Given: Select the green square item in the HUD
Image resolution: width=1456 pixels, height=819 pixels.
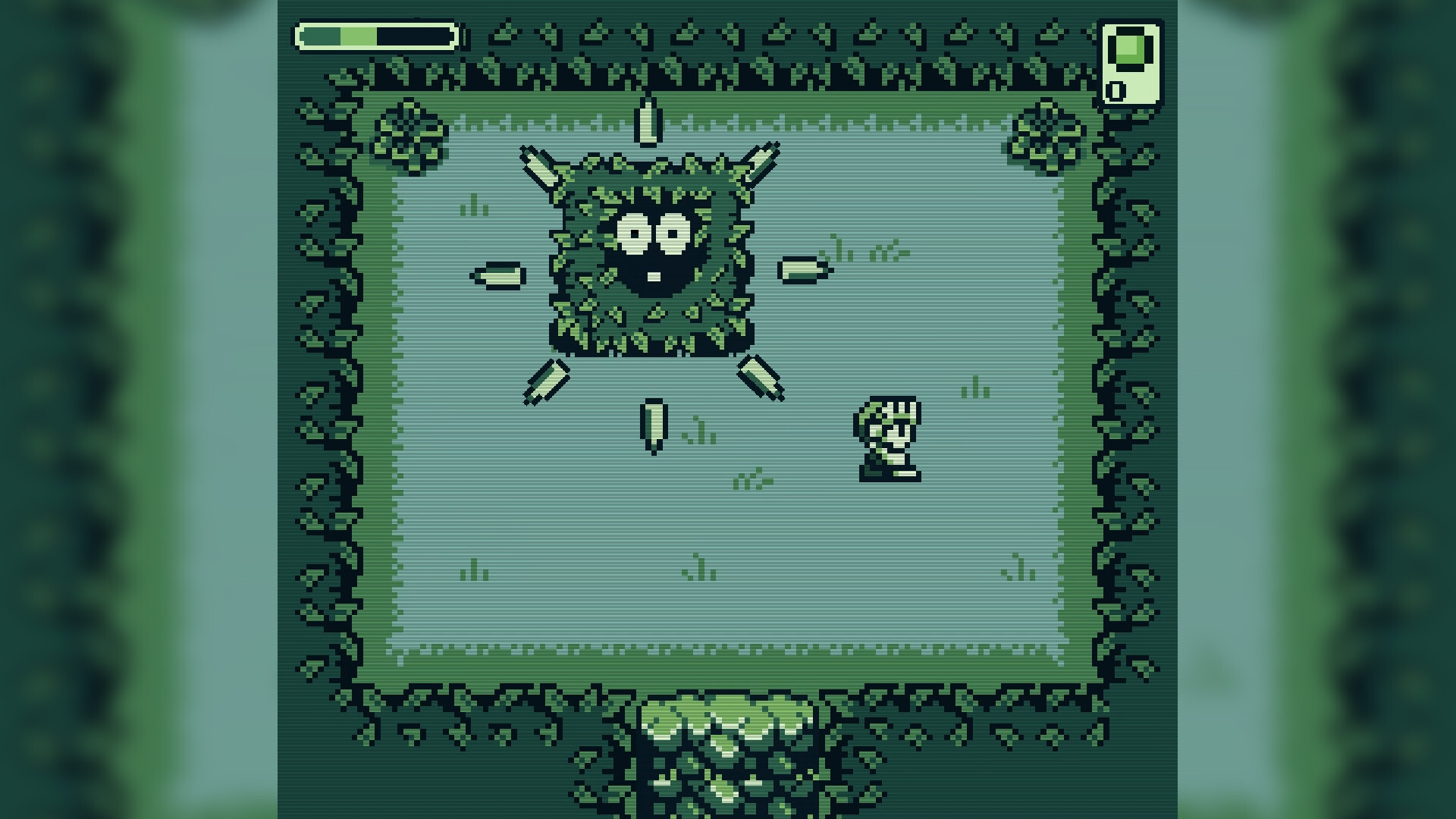Looking at the screenshot, I should pos(1128,50).
